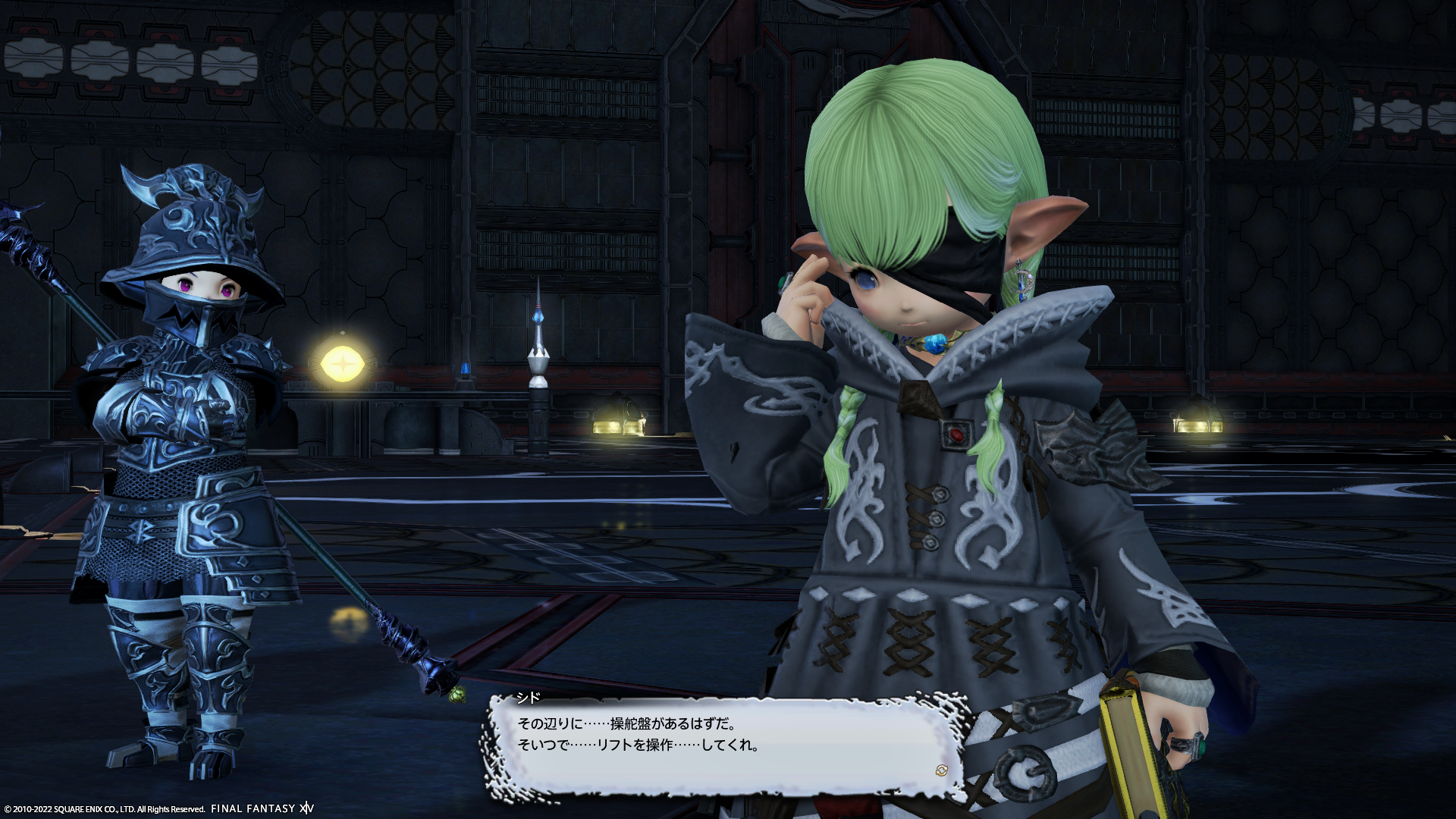The width and height of the screenshot is (1456, 819).
Task: Click the yellow advance icon in dialogue box
Action: pyautogui.click(x=941, y=770)
